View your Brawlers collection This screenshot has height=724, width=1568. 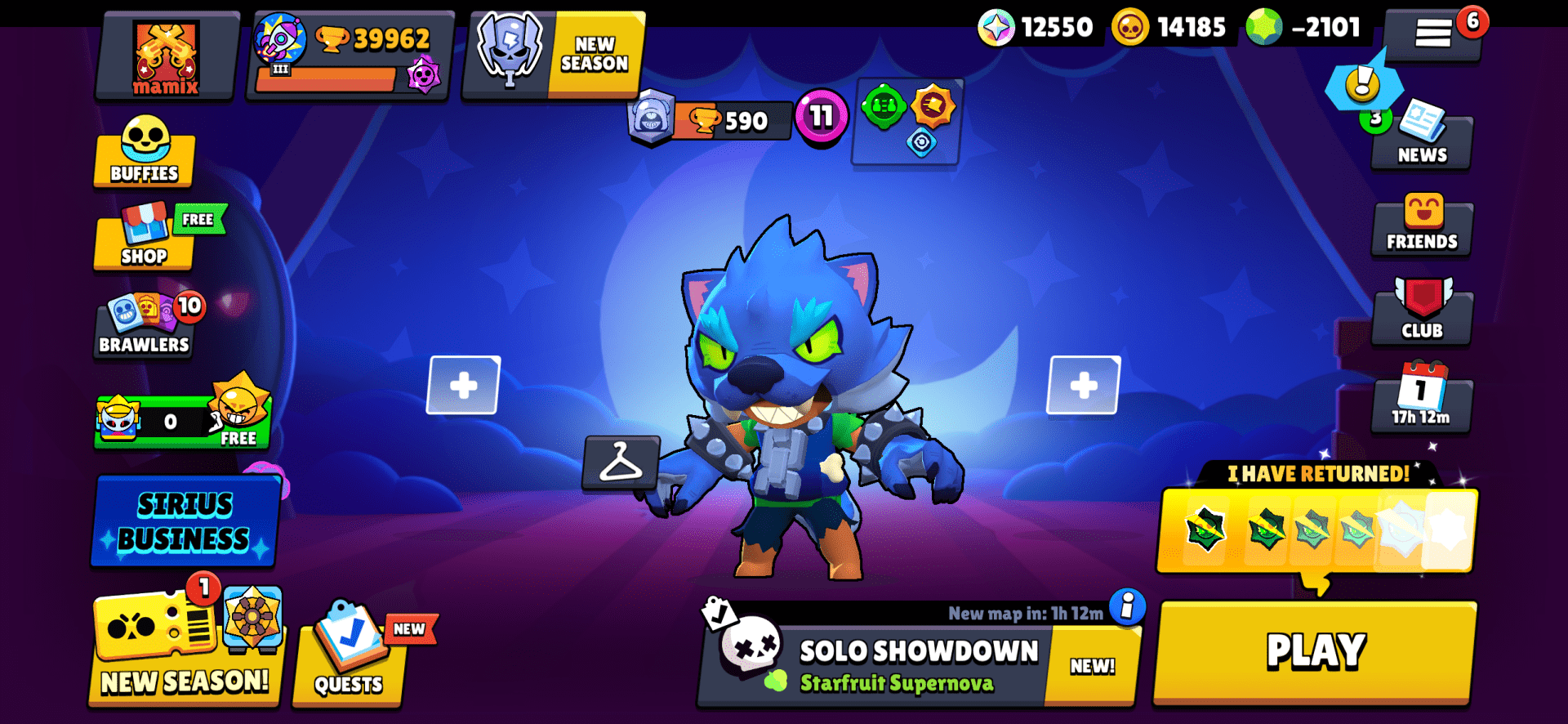coord(144,325)
